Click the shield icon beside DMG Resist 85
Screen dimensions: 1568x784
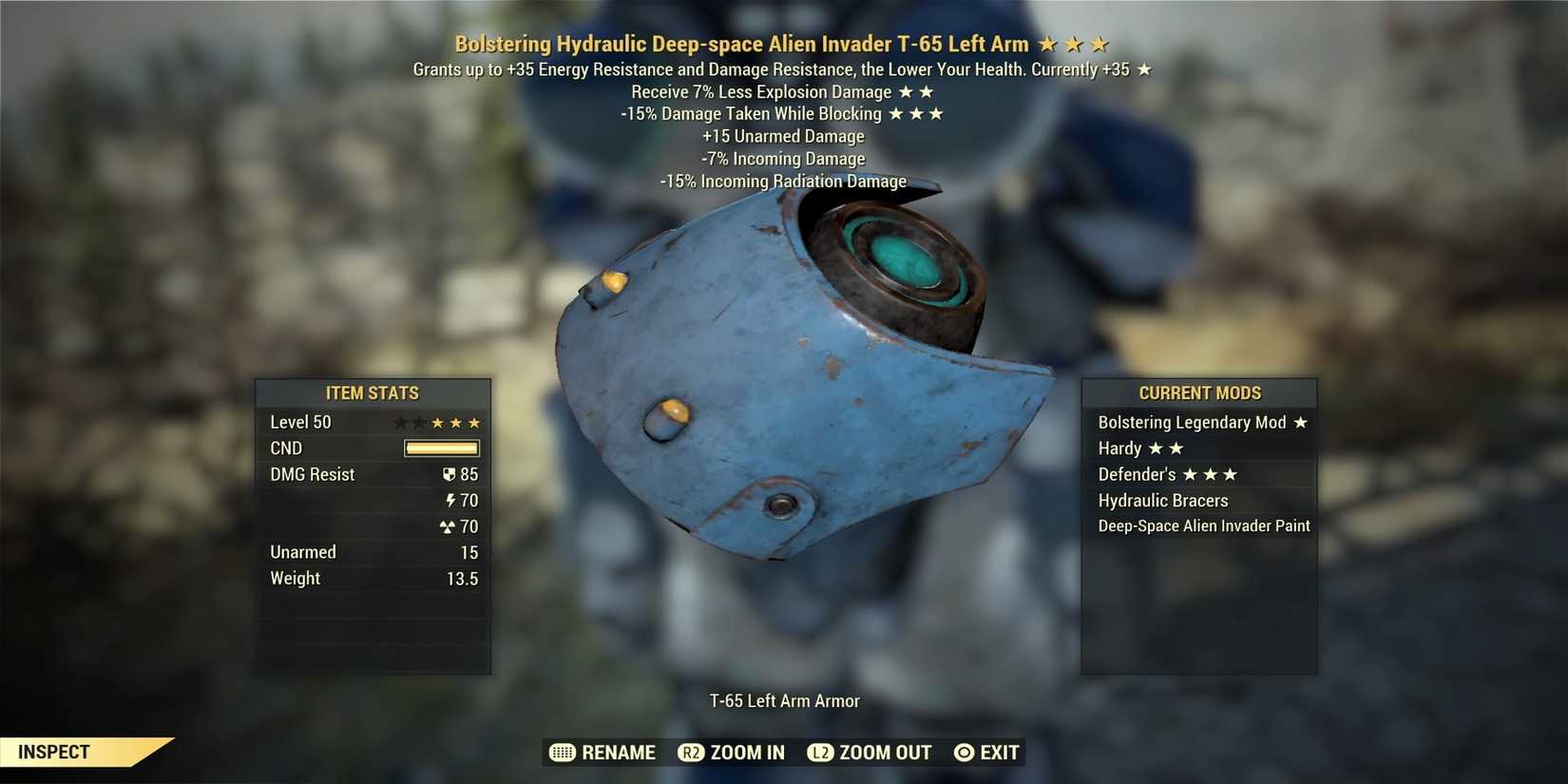point(449,473)
